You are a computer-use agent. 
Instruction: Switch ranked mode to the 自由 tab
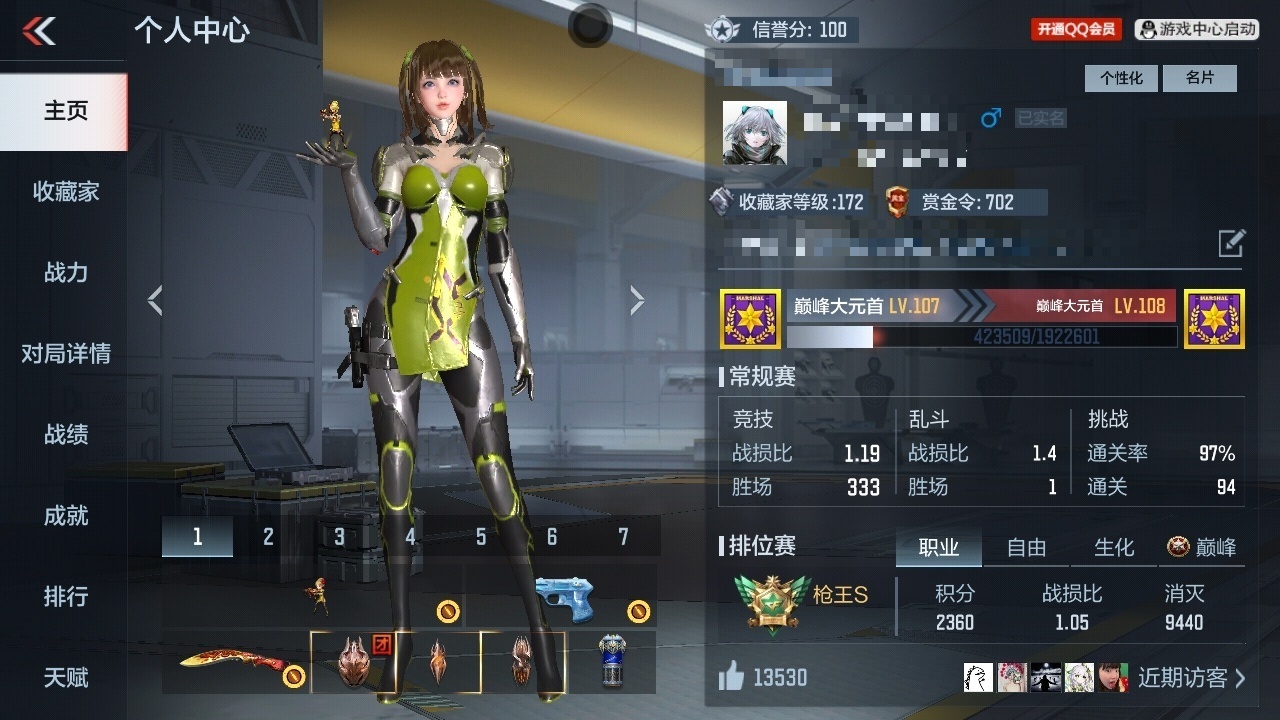pos(1025,548)
